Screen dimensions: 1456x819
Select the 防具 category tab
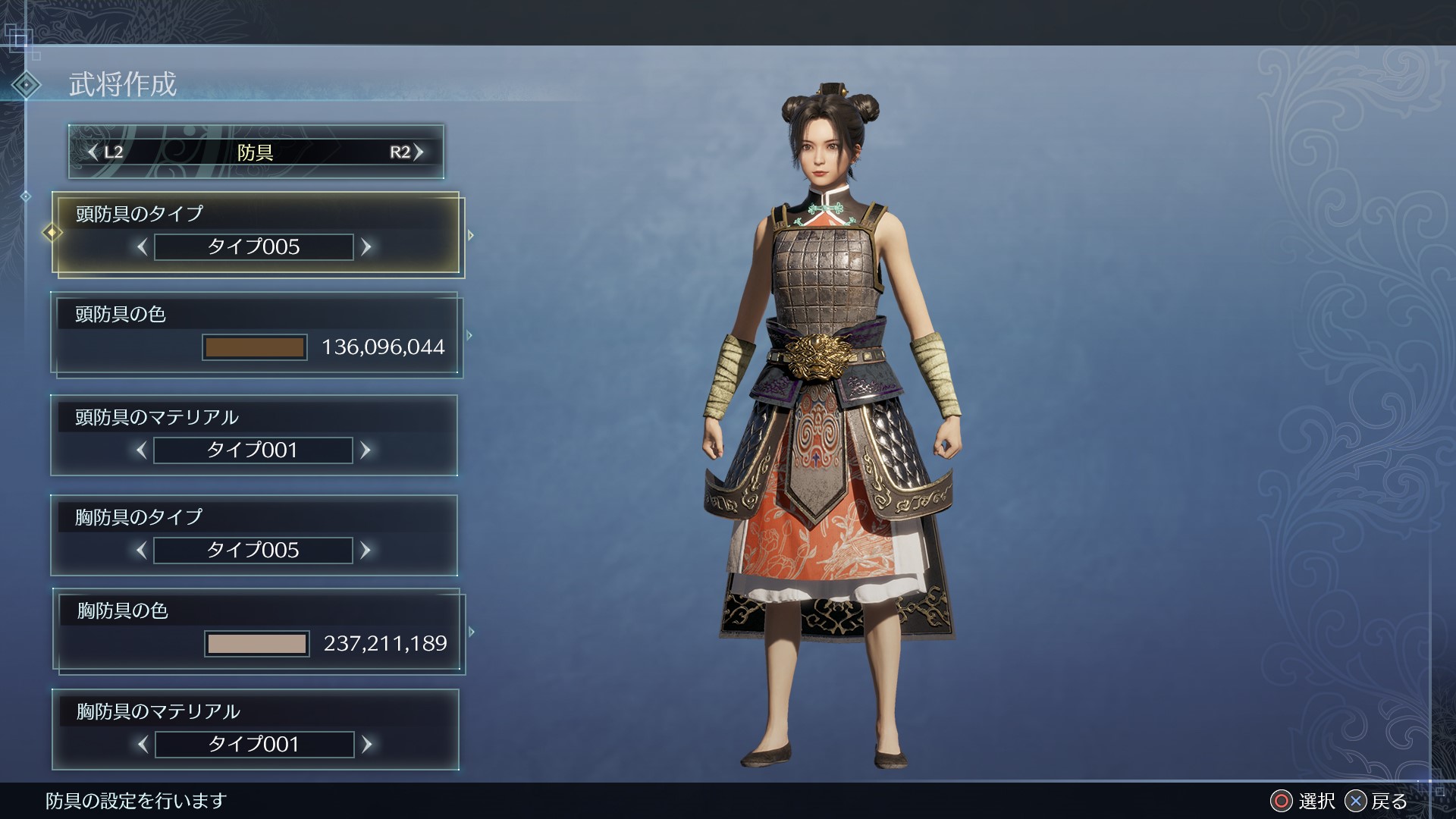tap(256, 152)
